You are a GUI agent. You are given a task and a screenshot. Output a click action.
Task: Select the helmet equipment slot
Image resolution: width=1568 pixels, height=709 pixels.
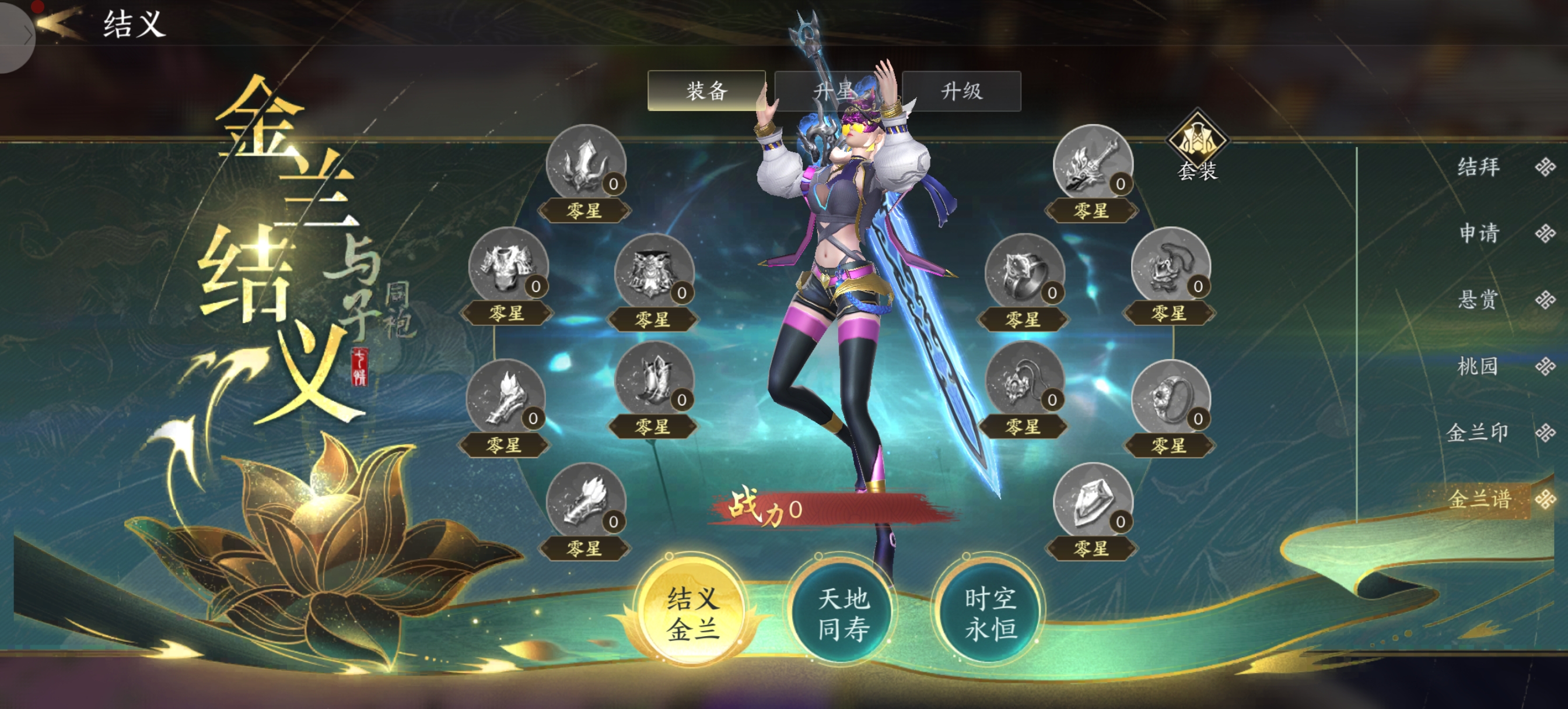coord(586,163)
